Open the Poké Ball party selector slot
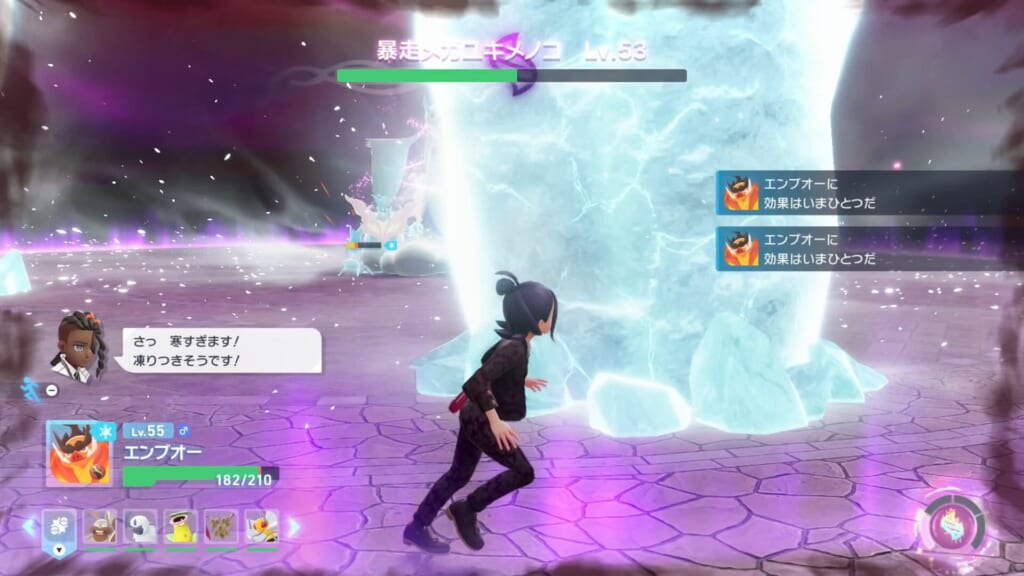 coord(58,527)
